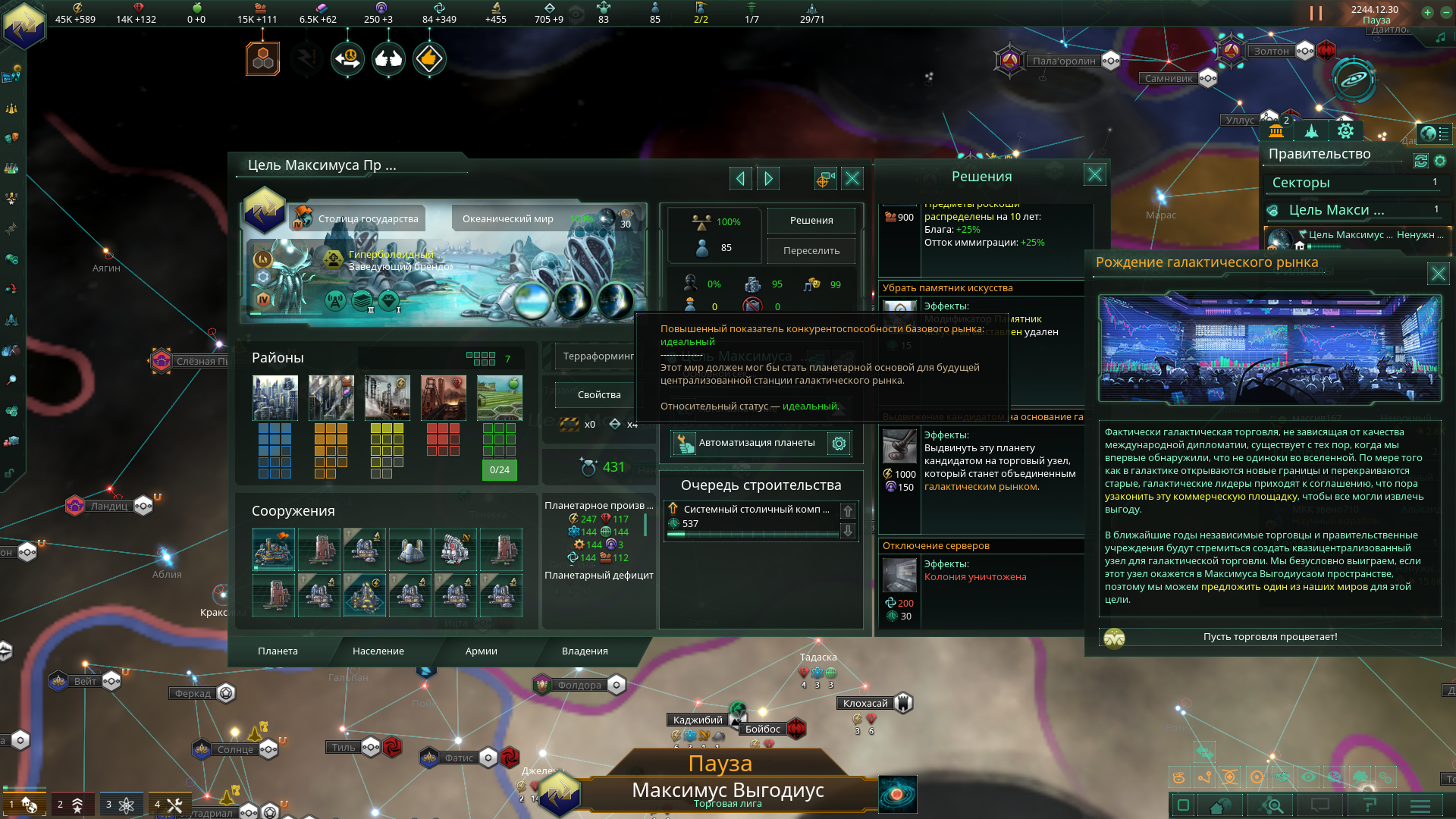The image size is (1456, 819).
Task: Open the Терраформинг button
Action: (598, 356)
